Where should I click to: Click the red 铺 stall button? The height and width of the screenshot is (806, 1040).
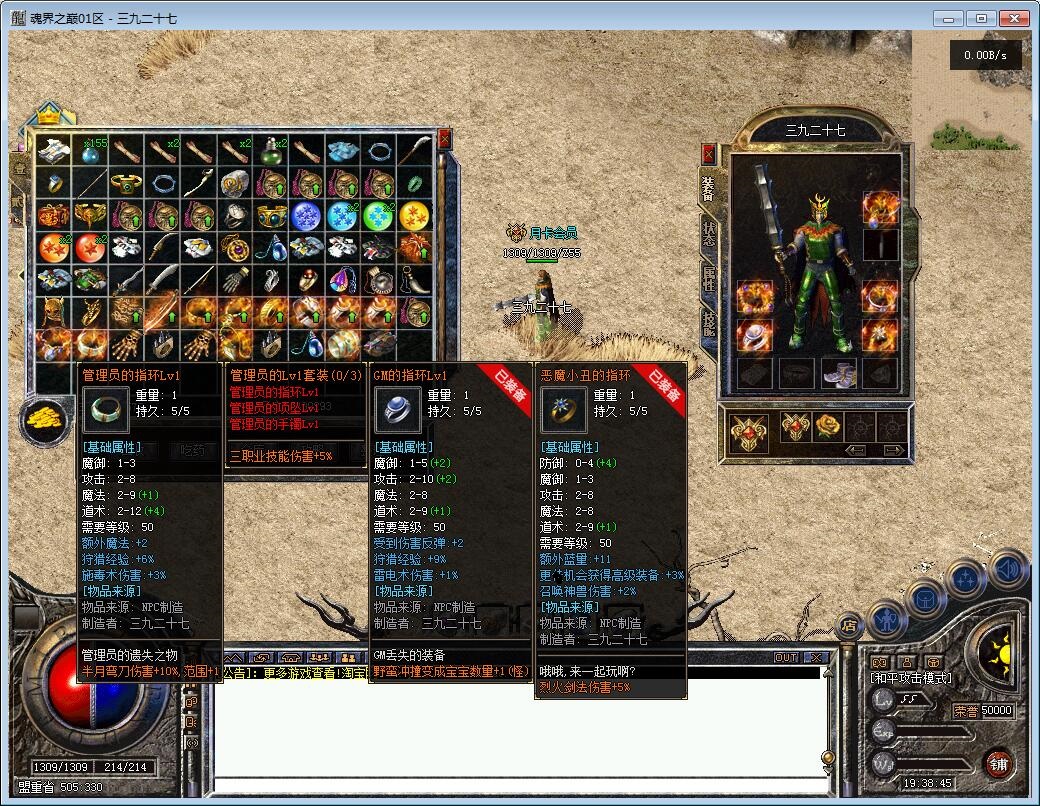click(x=997, y=763)
